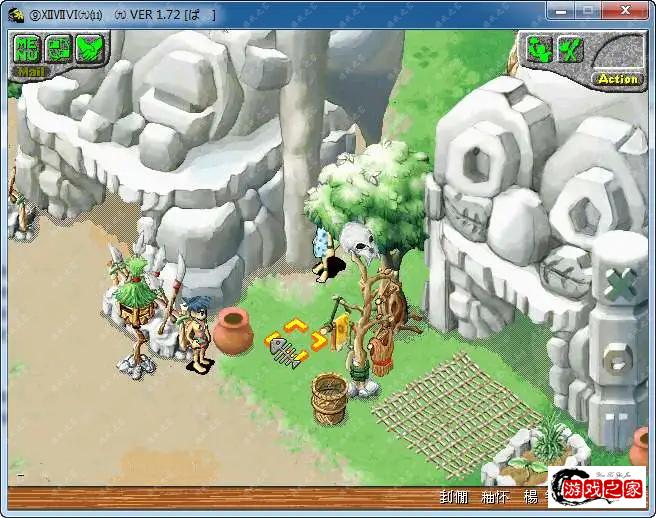Select the green crossed-tools icon

coord(570,48)
